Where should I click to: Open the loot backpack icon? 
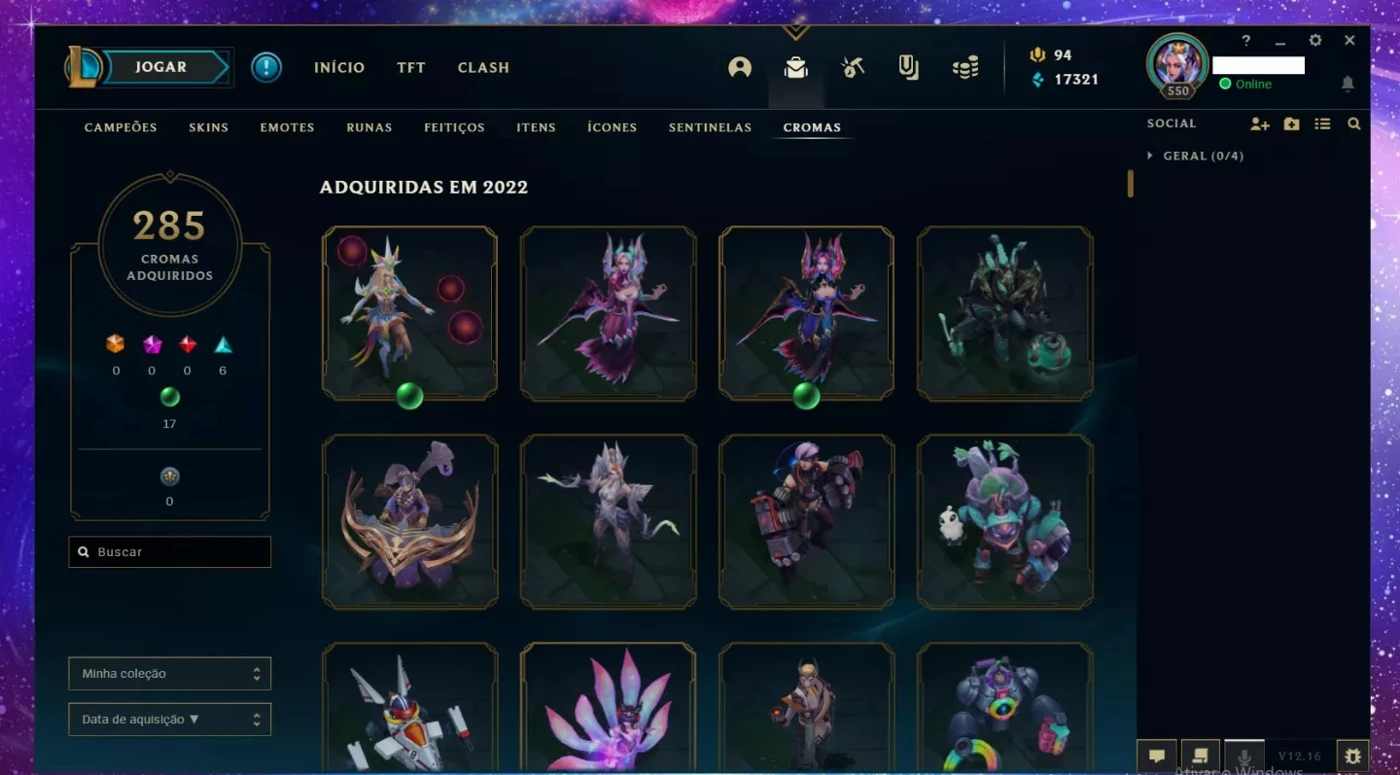pyautogui.click(x=794, y=66)
